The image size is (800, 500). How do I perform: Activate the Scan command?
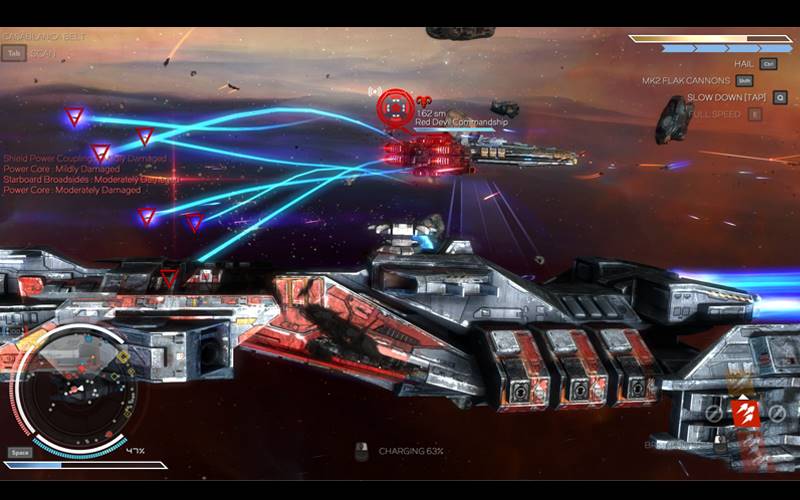[41, 53]
